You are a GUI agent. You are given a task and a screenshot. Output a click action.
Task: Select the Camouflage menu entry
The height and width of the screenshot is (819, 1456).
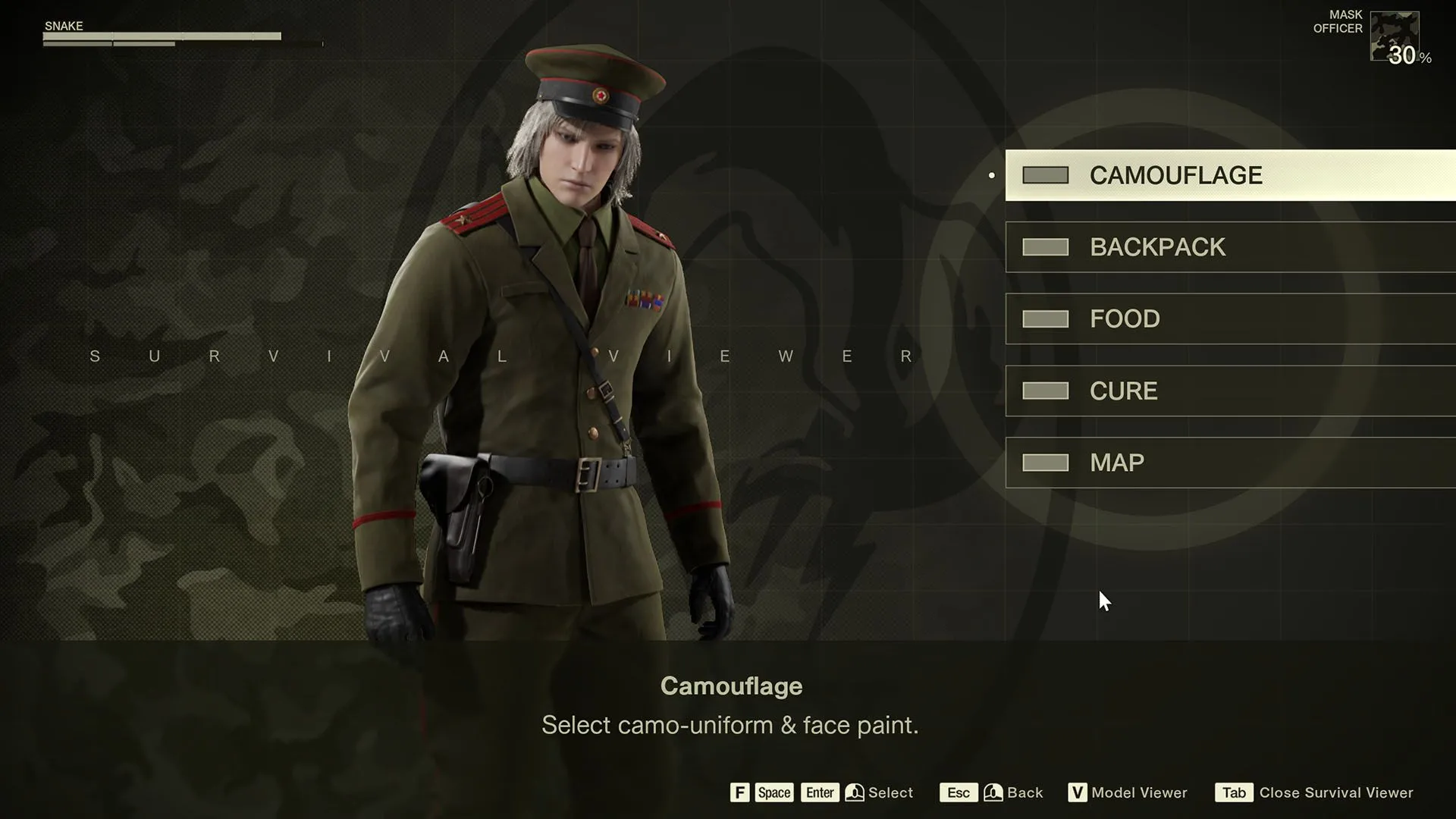coord(1228,175)
